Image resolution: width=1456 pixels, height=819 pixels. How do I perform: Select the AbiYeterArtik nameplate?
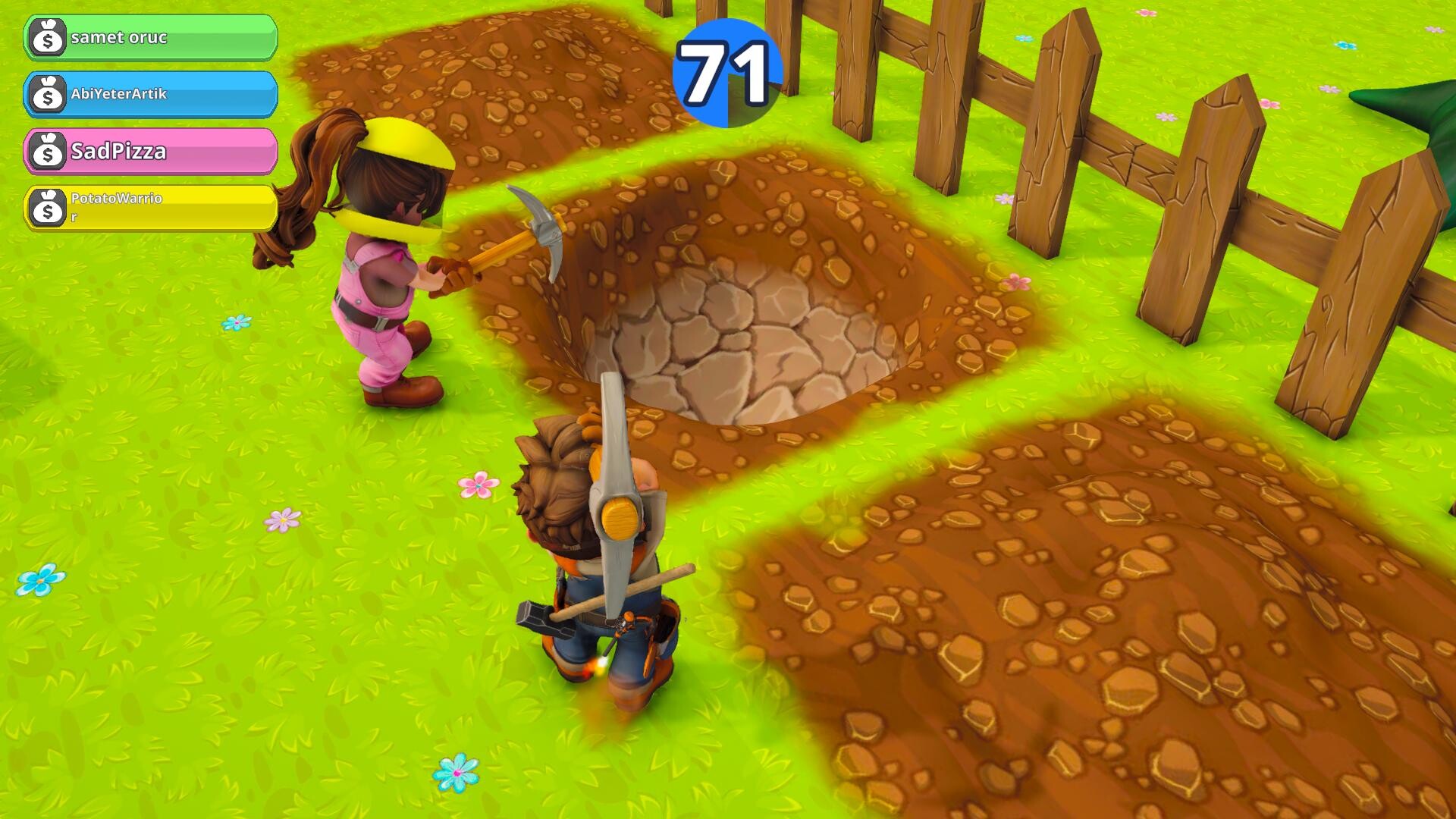pos(152,96)
